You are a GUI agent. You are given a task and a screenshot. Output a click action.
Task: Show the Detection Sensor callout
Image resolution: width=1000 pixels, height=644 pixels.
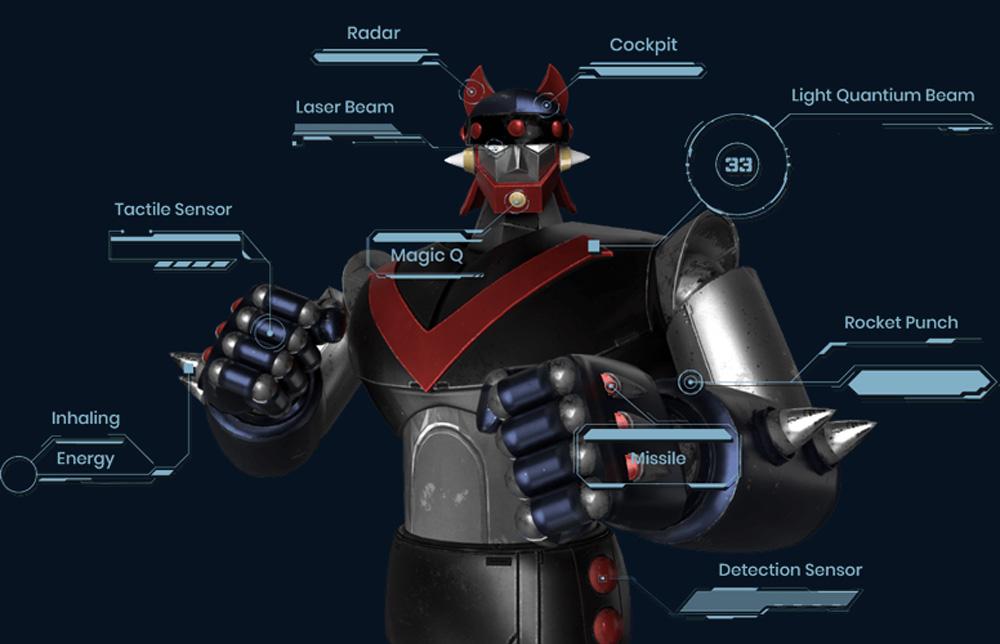(790, 570)
